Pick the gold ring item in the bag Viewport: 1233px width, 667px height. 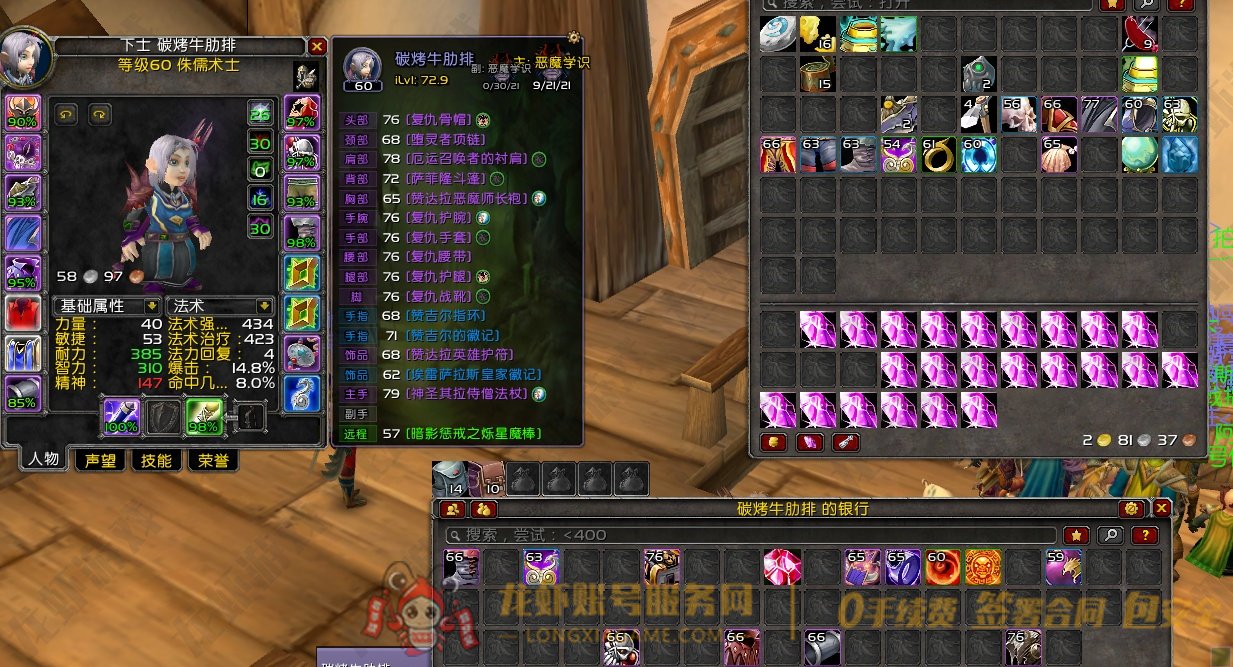pyautogui.click(x=937, y=154)
